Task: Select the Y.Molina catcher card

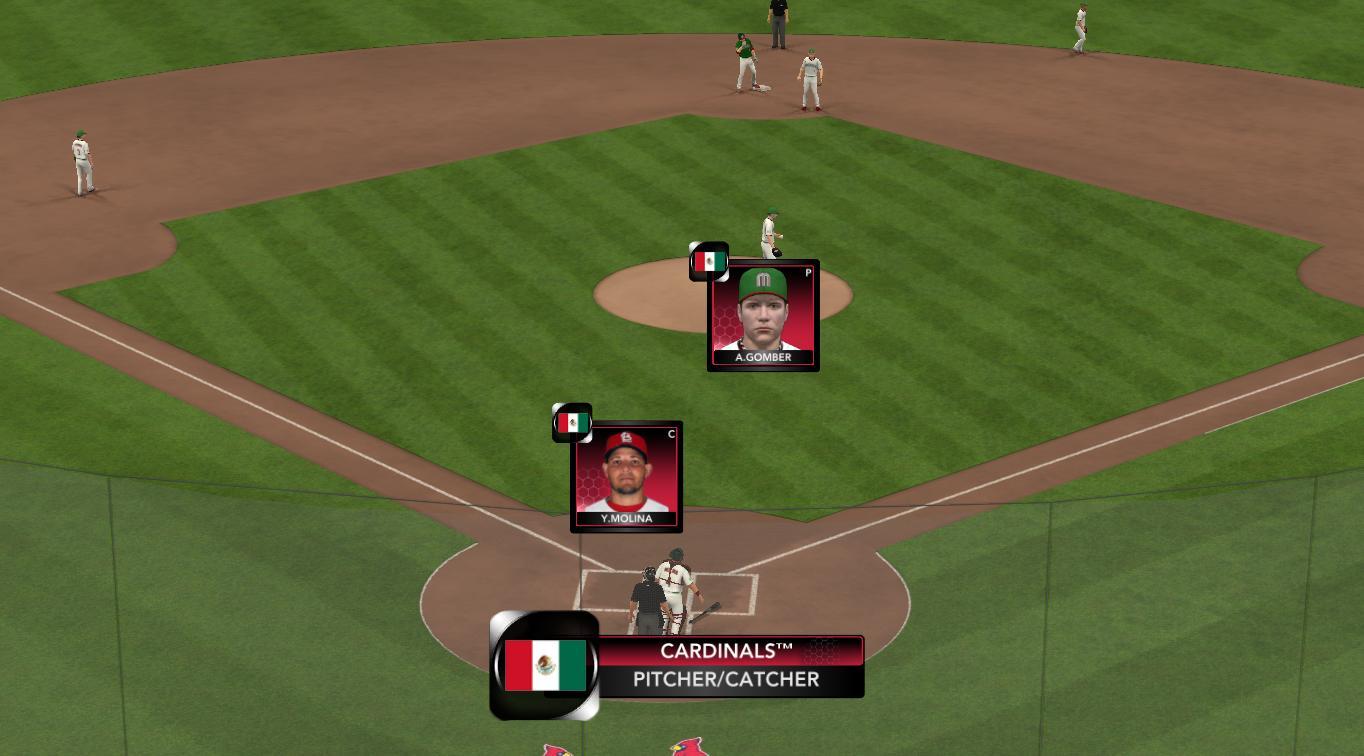Action: [x=627, y=478]
